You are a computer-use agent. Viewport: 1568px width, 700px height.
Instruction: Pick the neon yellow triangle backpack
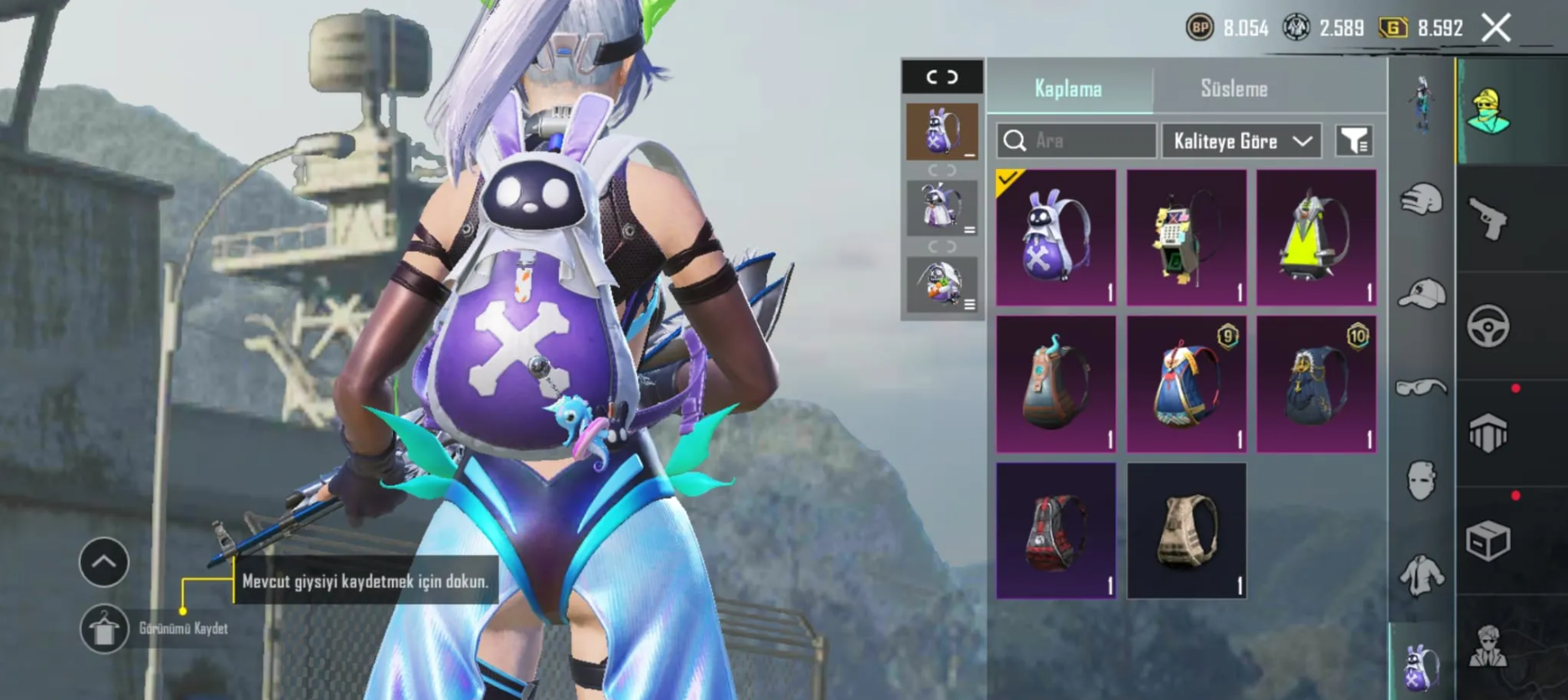[1316, 238]
